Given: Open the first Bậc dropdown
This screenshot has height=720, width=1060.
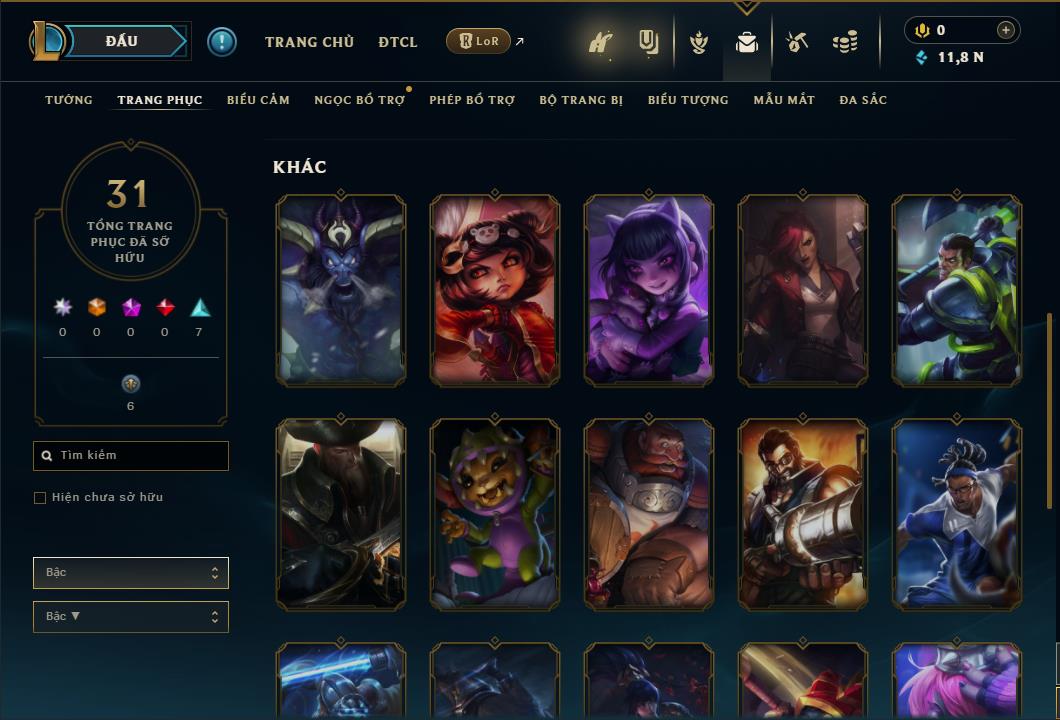Looking at the screenshot, I should tap(131, 573).
